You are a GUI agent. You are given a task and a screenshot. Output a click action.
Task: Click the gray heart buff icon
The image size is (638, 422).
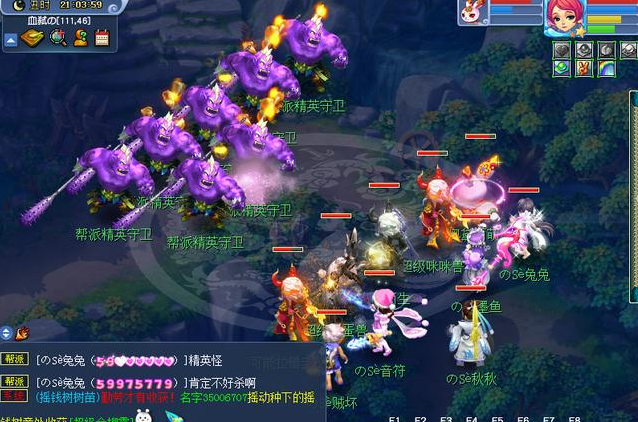tap(562, 50)
